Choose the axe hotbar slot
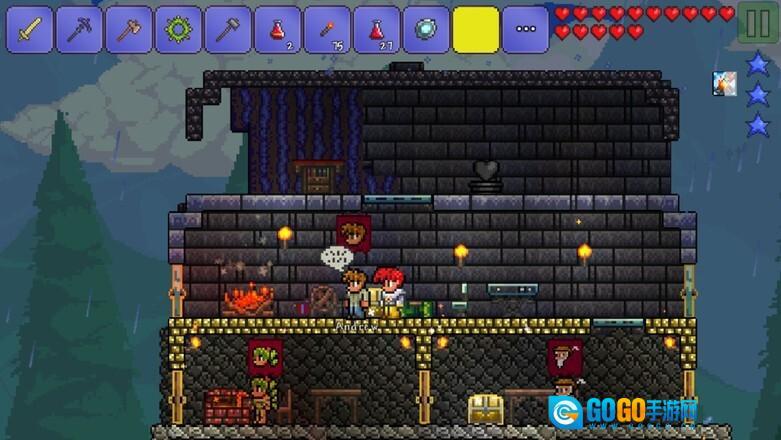Viewport: 781px width, 440px height. pyautogui.click(x=130, y=30)
